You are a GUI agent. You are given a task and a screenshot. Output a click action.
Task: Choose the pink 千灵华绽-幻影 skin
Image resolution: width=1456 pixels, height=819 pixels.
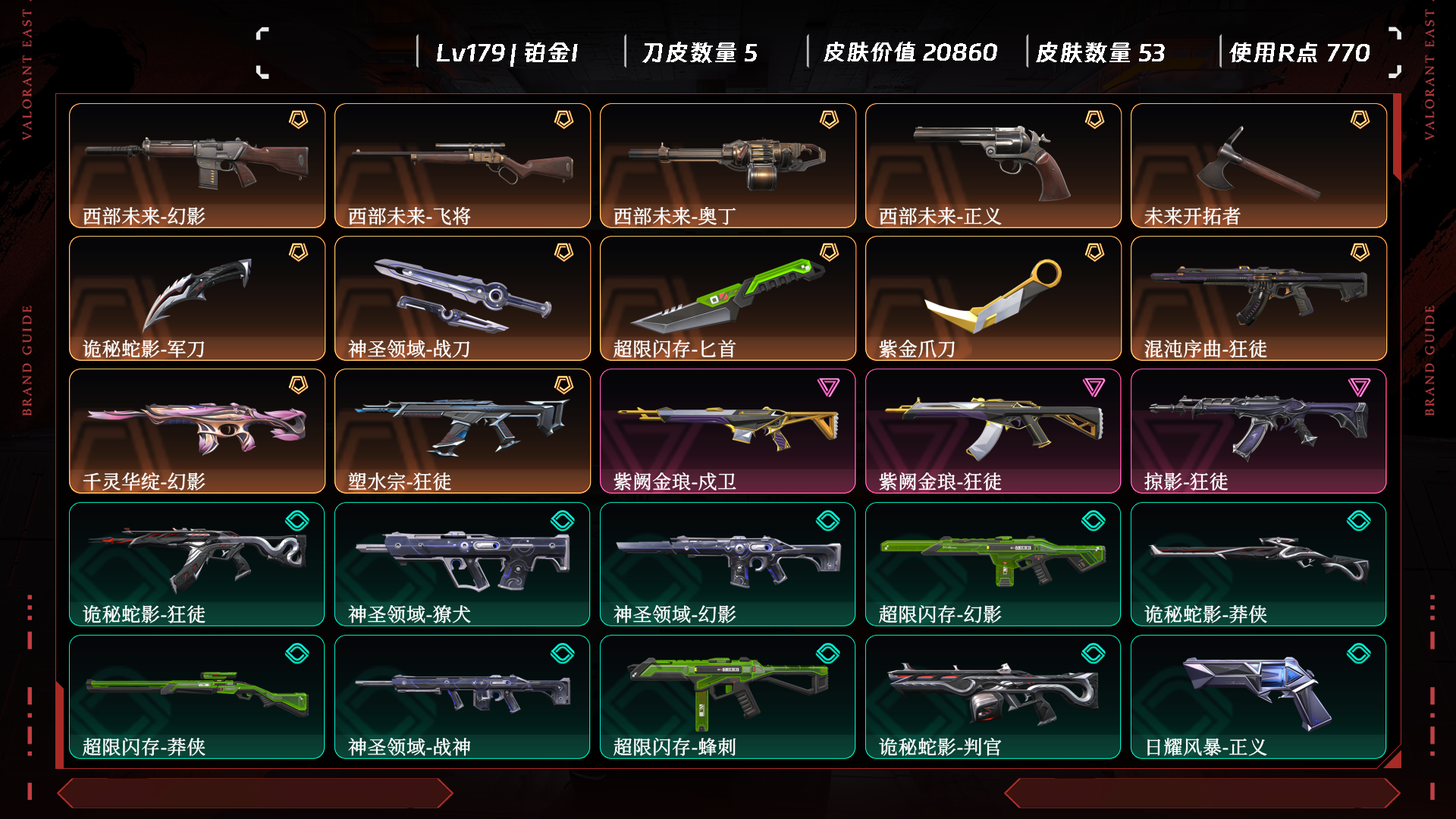pyautogui.click(x=197, y=431)
